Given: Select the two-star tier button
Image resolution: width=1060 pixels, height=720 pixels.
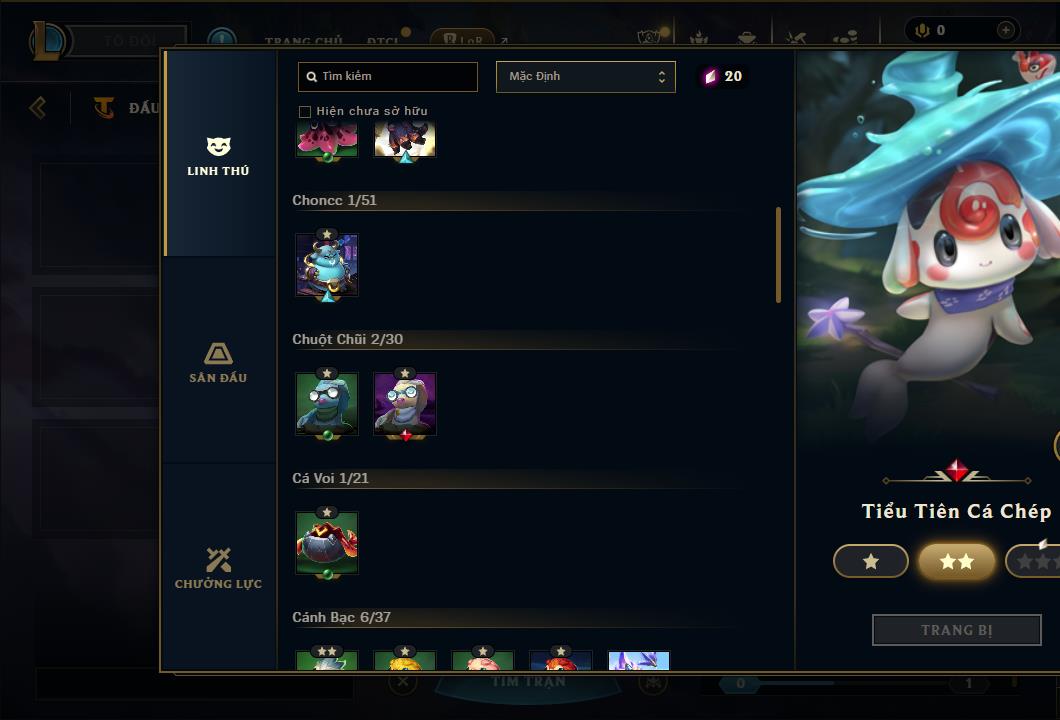Looking at the screenshot, I should pos(957,562).
